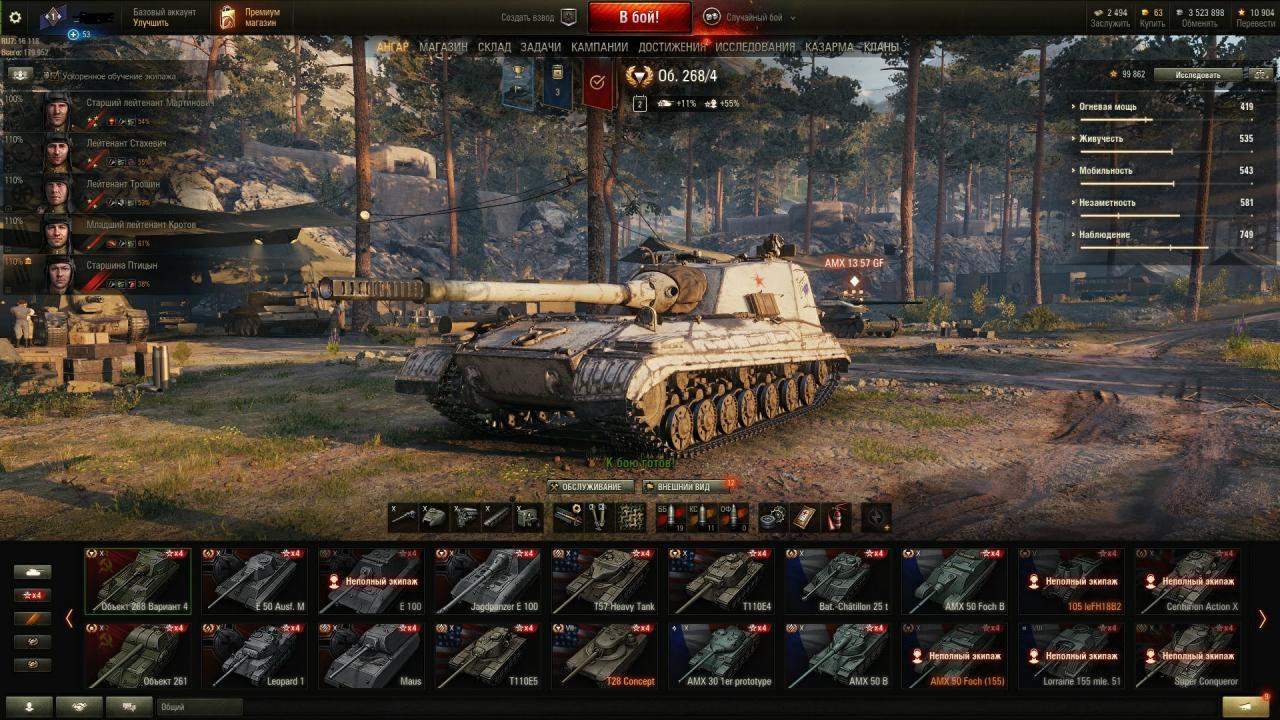Switch to the «МАГАЗИН» tab
The width and height of the screenshot is (1280, 720).
point(443,47)
